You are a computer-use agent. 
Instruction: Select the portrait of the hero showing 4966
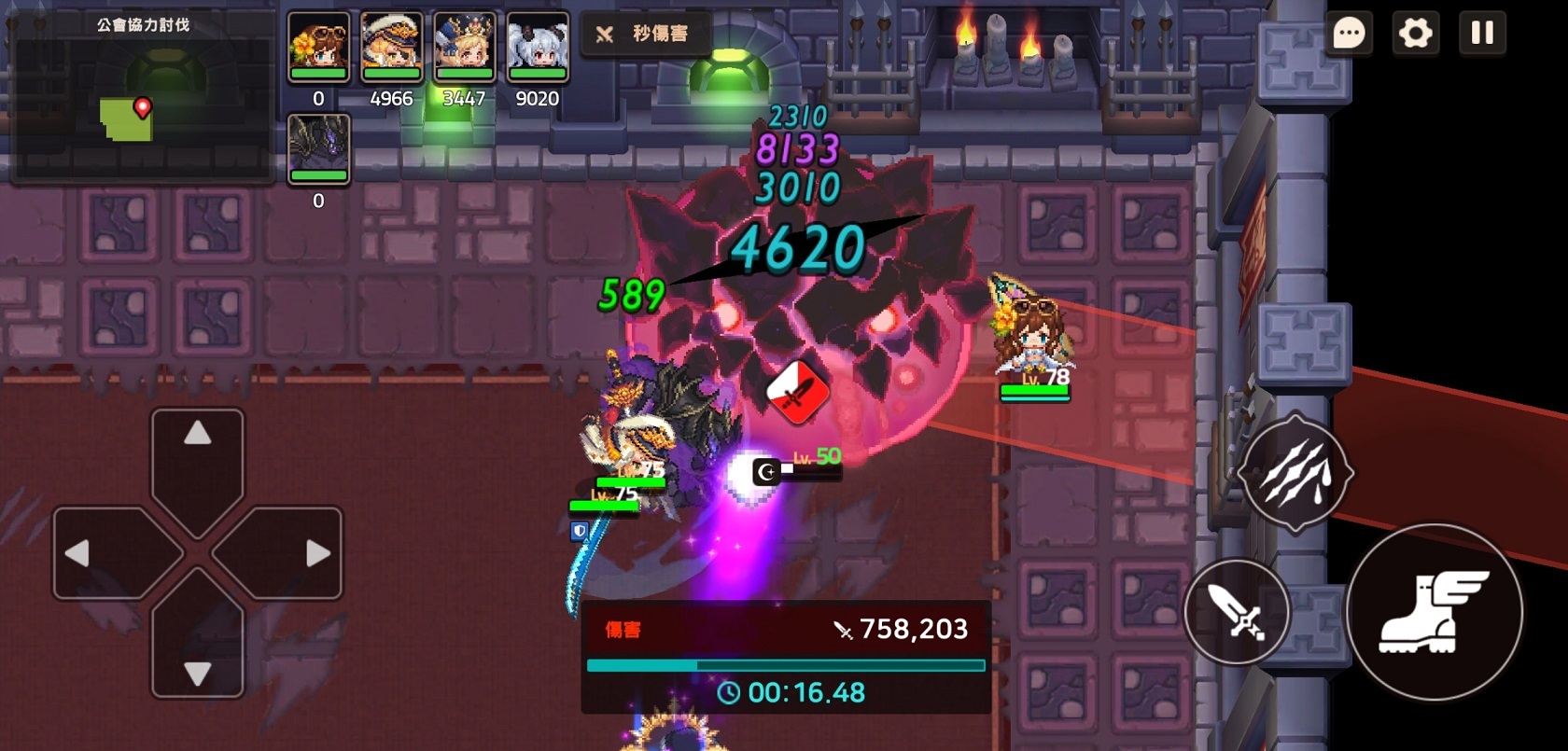pyautogui.click(x=390, y=47)
